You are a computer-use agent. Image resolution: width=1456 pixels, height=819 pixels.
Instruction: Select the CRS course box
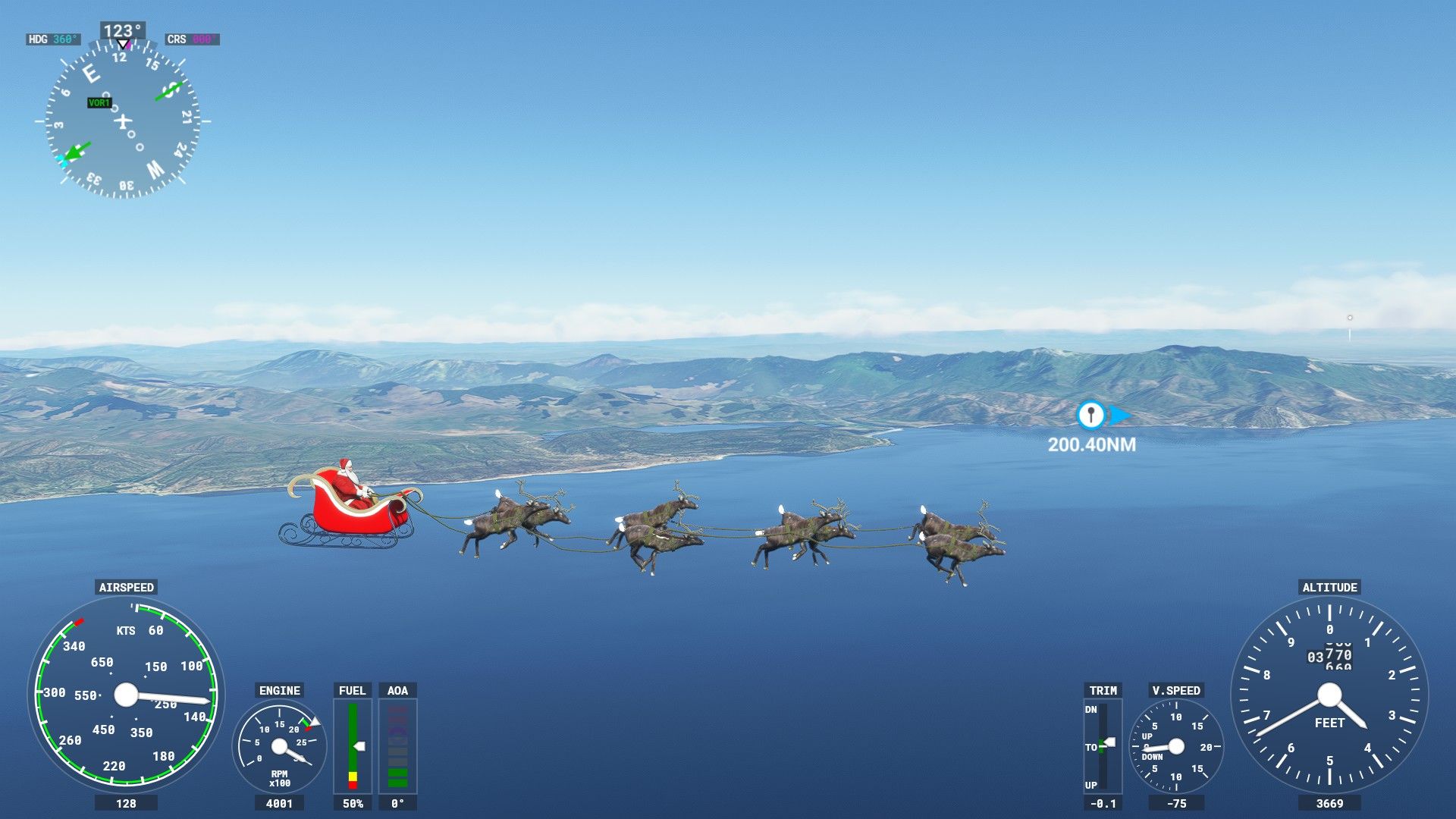click(x=193, y=39)
